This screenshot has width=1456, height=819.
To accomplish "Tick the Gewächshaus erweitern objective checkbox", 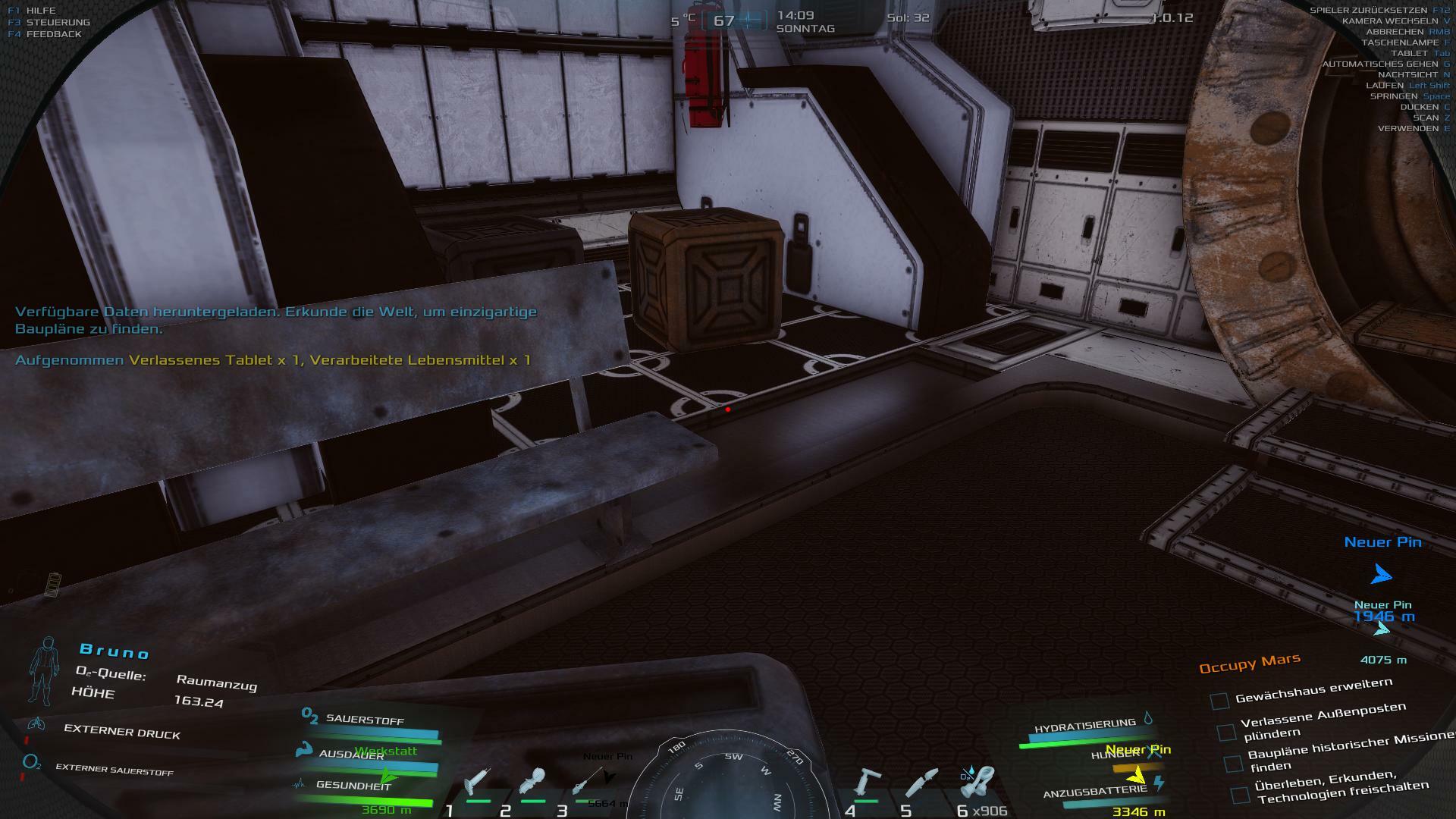I will [1219, 701].
